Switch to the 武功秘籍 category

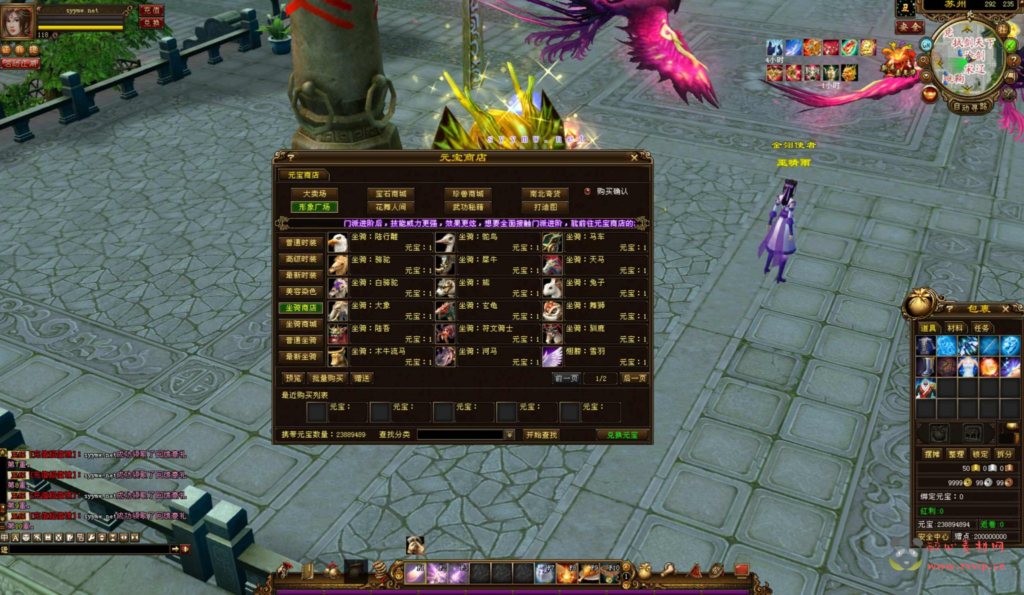point(466,207)
